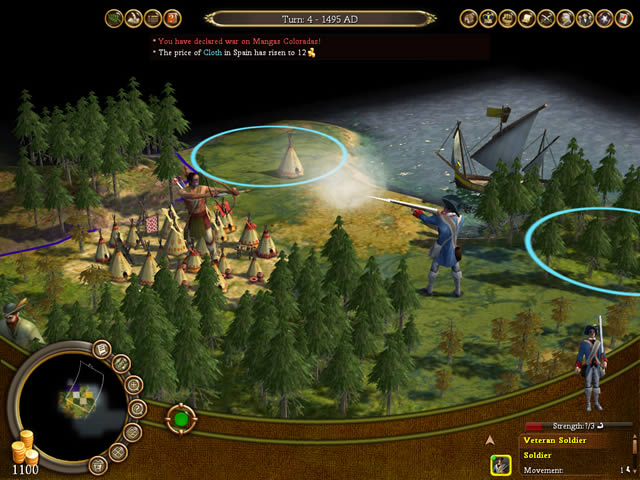Open the red book icon in the top bar
The image size is (640, 480).
click(x=173, y=17)
